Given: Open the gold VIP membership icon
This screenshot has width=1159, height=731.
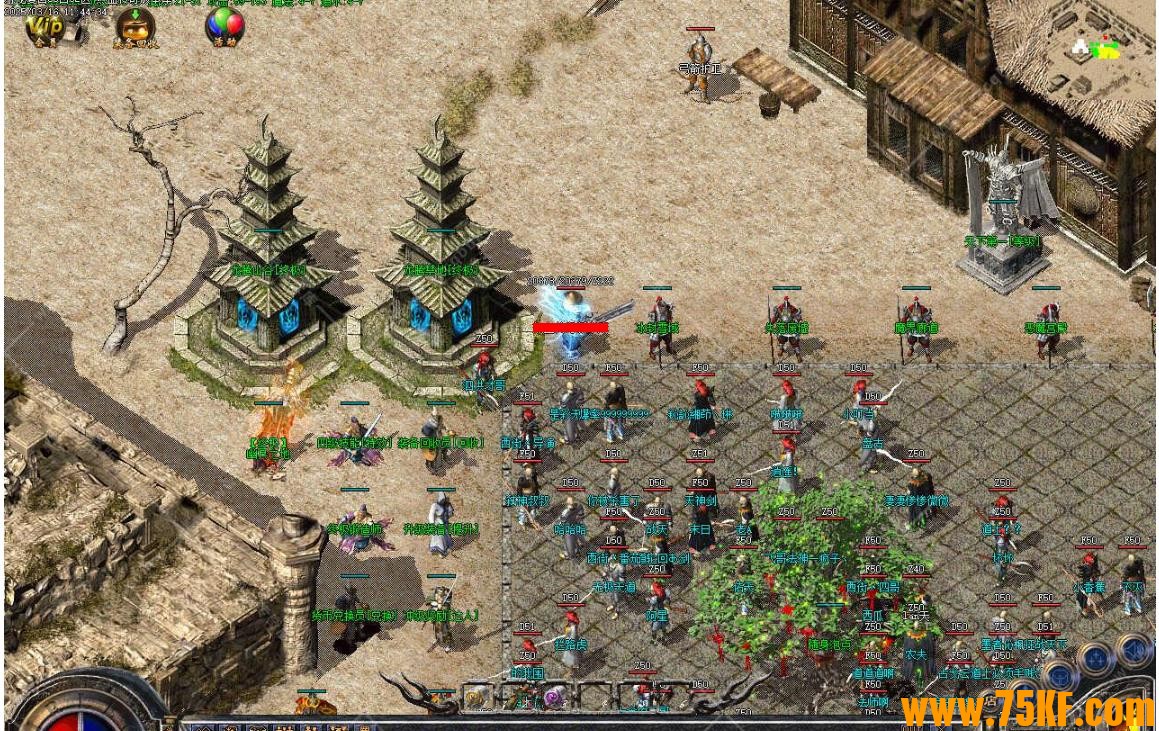Looking at the screenshot, I should pos(42,26).
